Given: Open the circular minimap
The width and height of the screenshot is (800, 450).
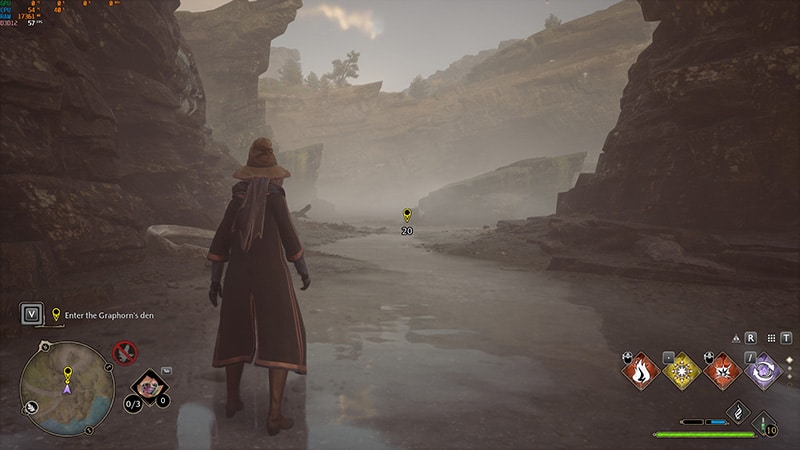Looking at the screenshot, I should 66,388.
